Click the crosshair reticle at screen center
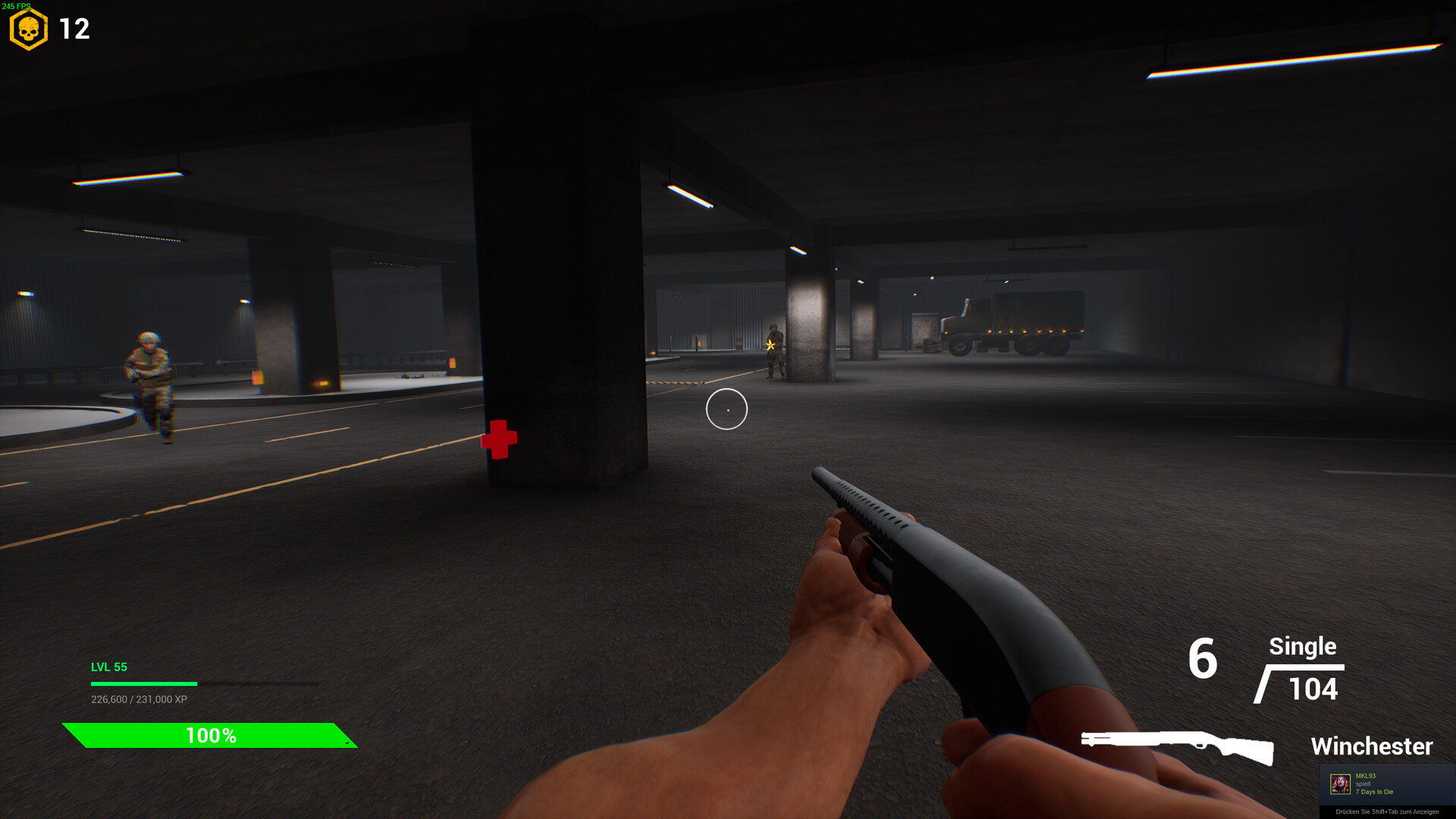 pos(726,409)
